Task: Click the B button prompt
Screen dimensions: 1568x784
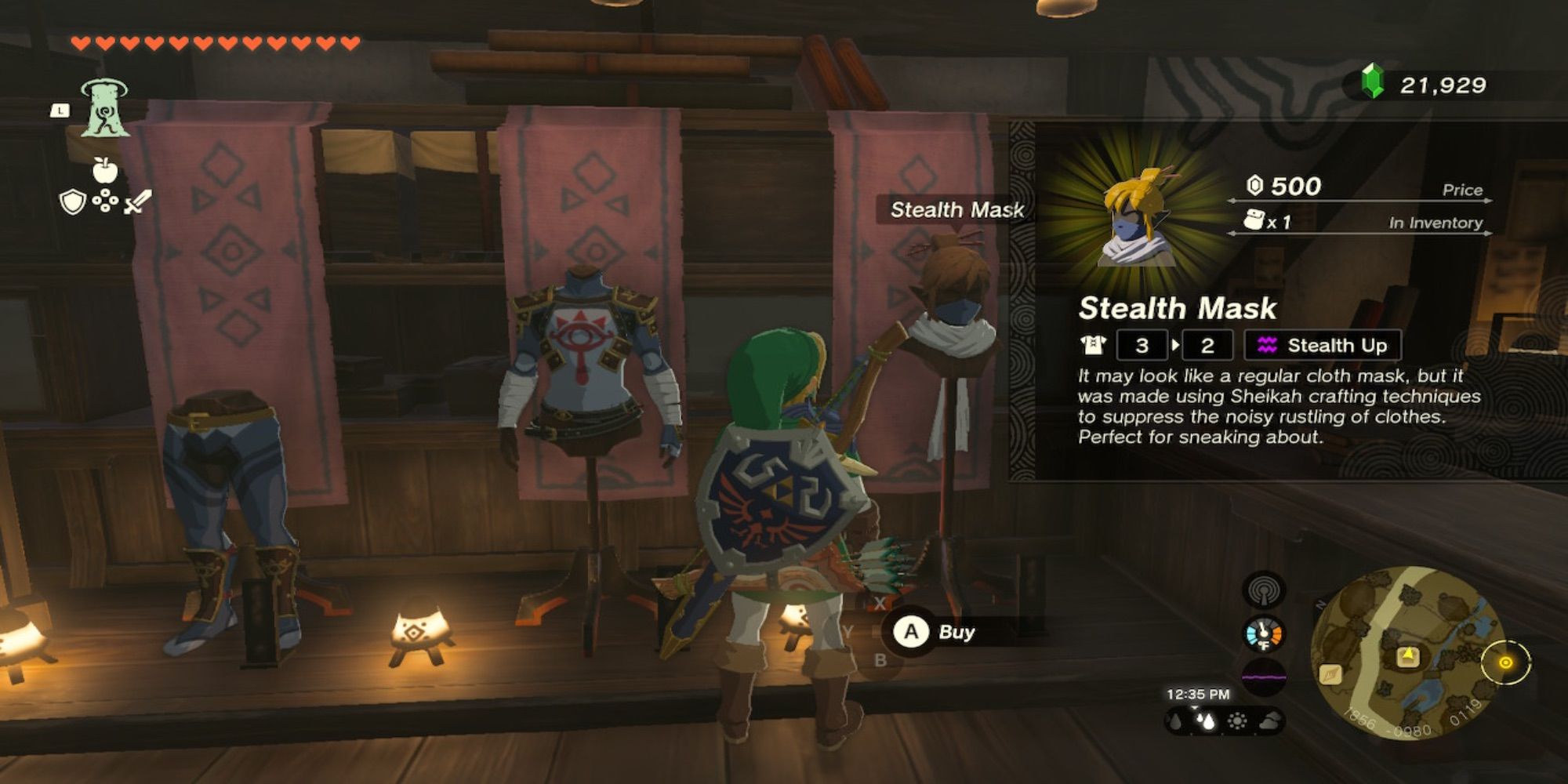Action: point(881,660)
